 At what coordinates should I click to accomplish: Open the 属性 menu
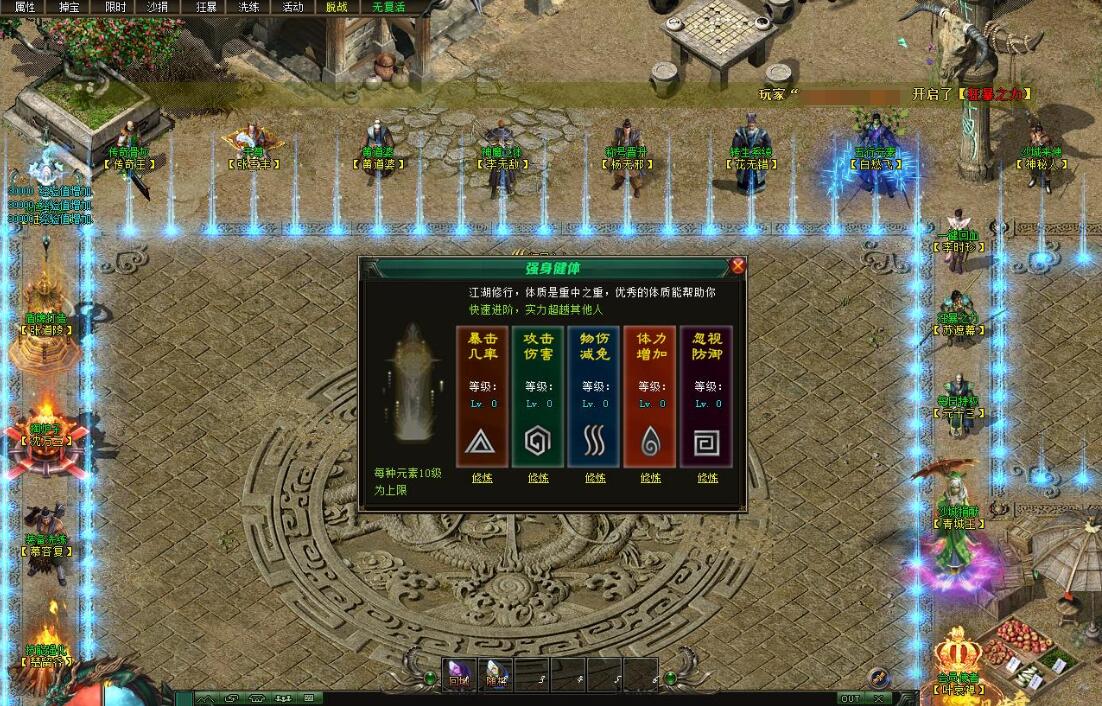[x=25, y=7]
